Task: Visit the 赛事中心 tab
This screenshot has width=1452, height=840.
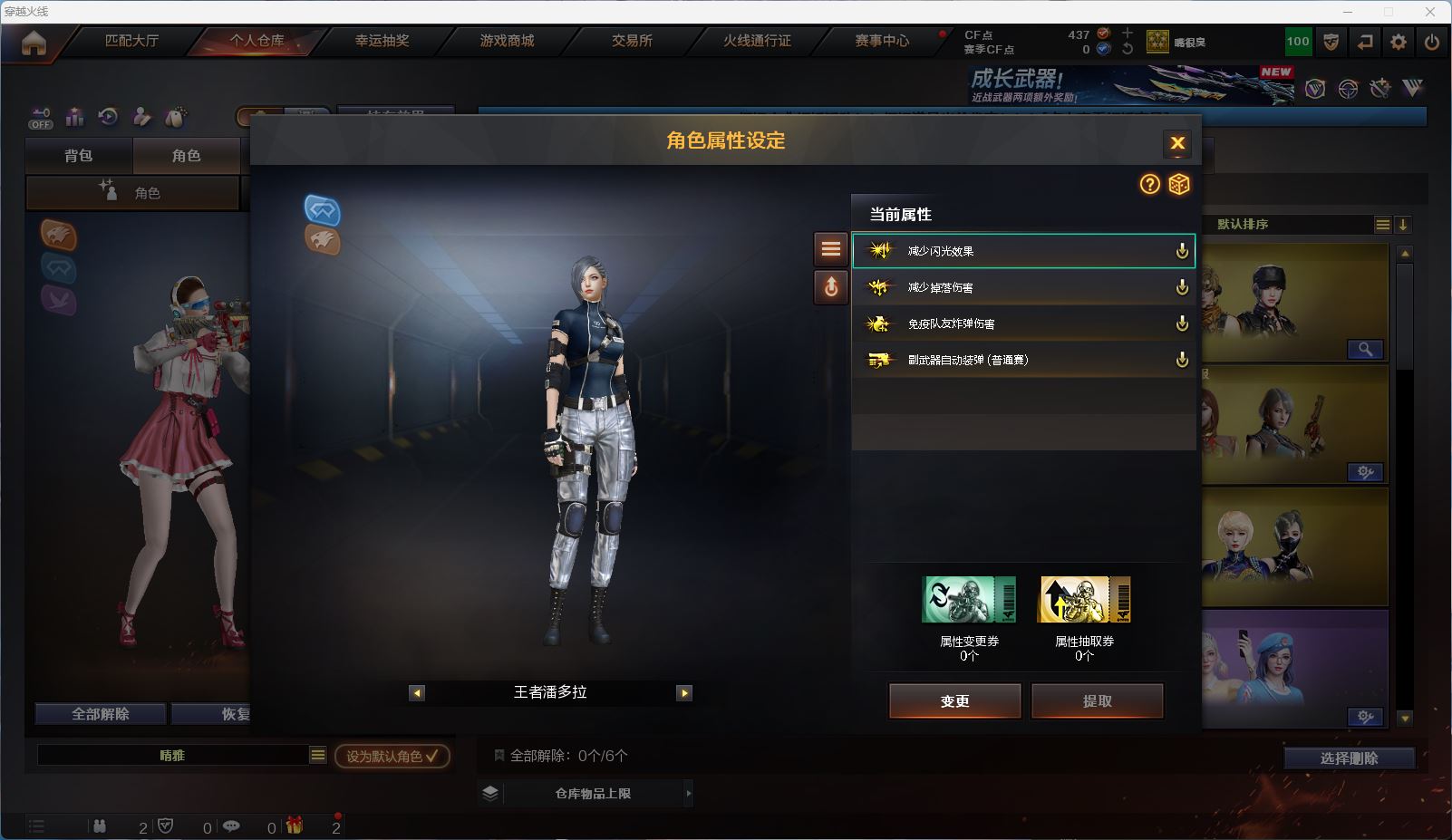Action: tap(882, 41)
